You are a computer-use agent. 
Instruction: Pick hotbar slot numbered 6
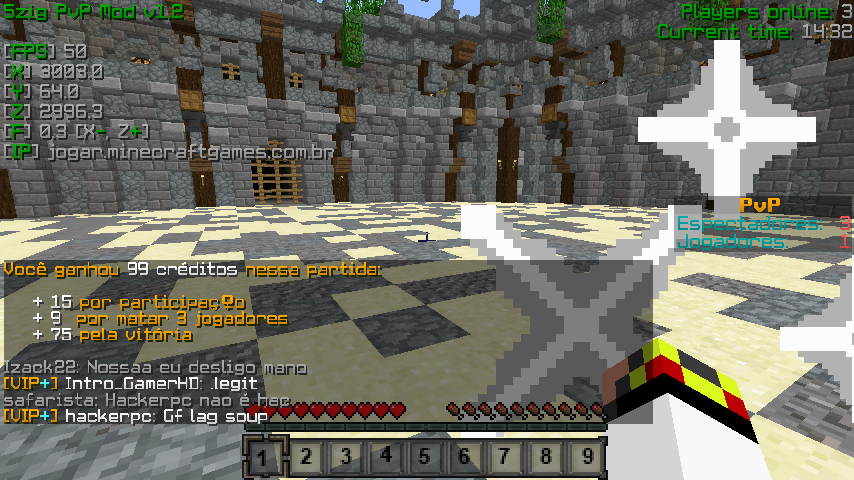466,458
